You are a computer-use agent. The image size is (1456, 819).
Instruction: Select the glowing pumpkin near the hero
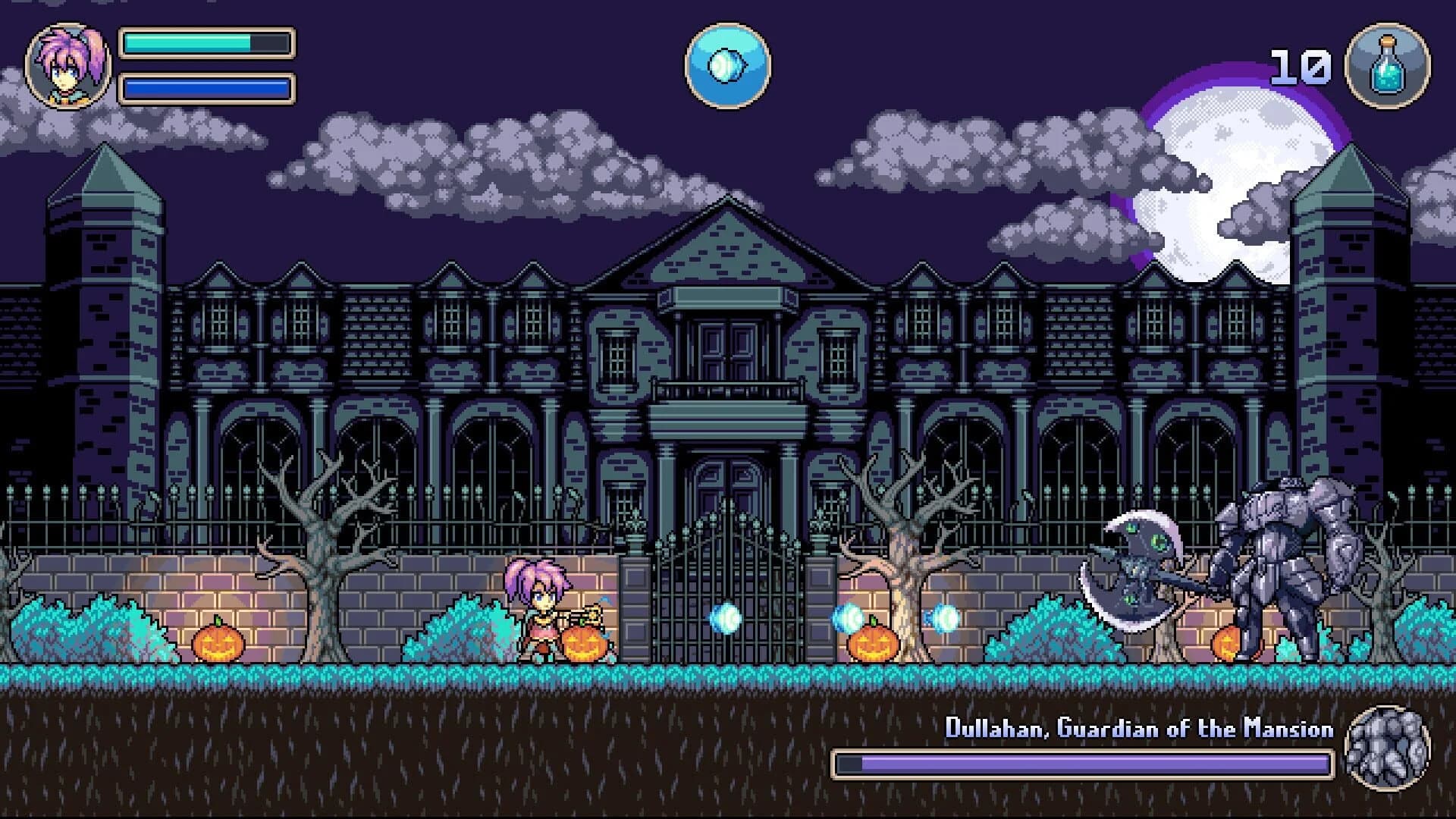tap(585, 645)
